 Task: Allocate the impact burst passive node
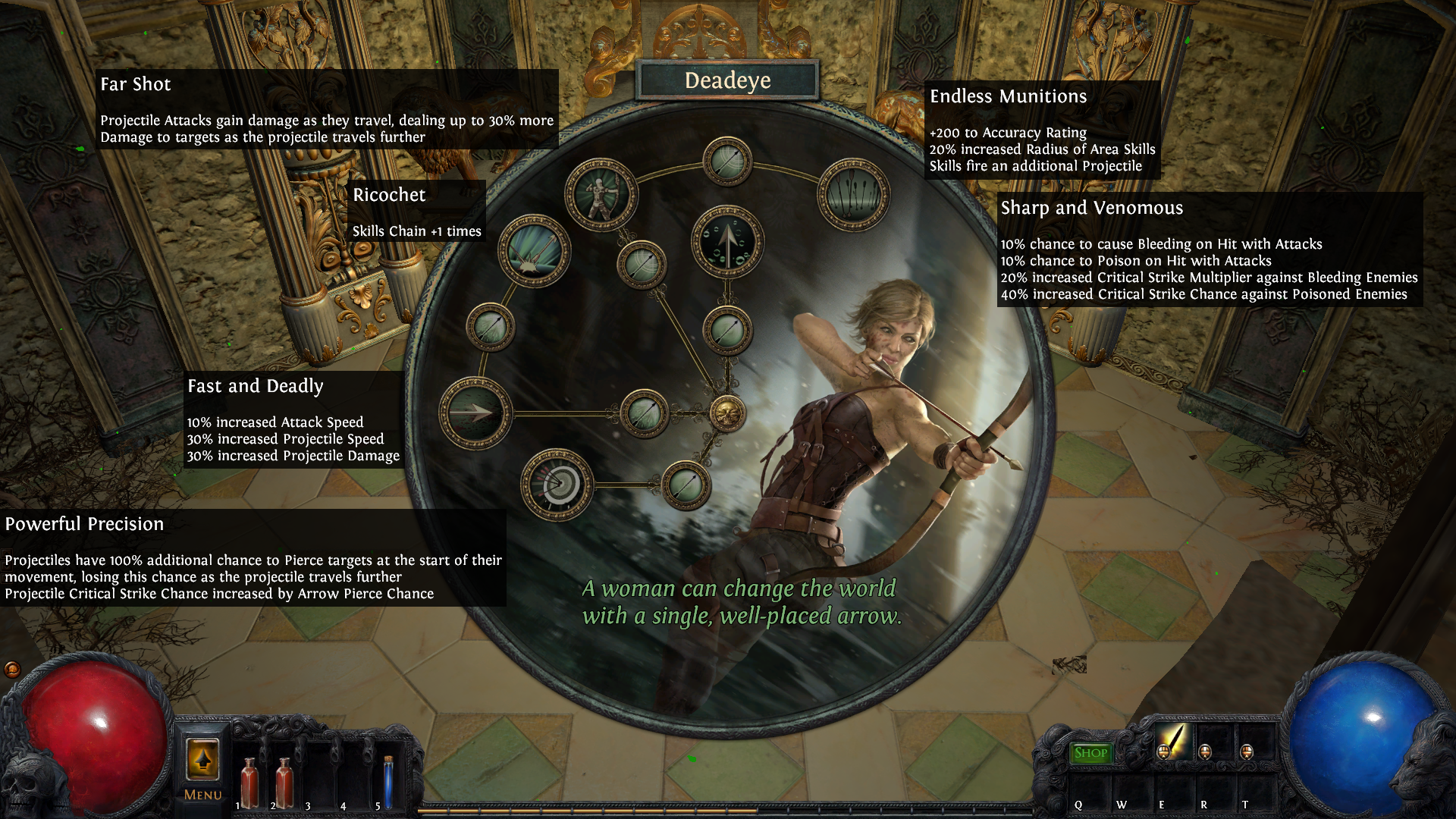(x=534, y=251)
